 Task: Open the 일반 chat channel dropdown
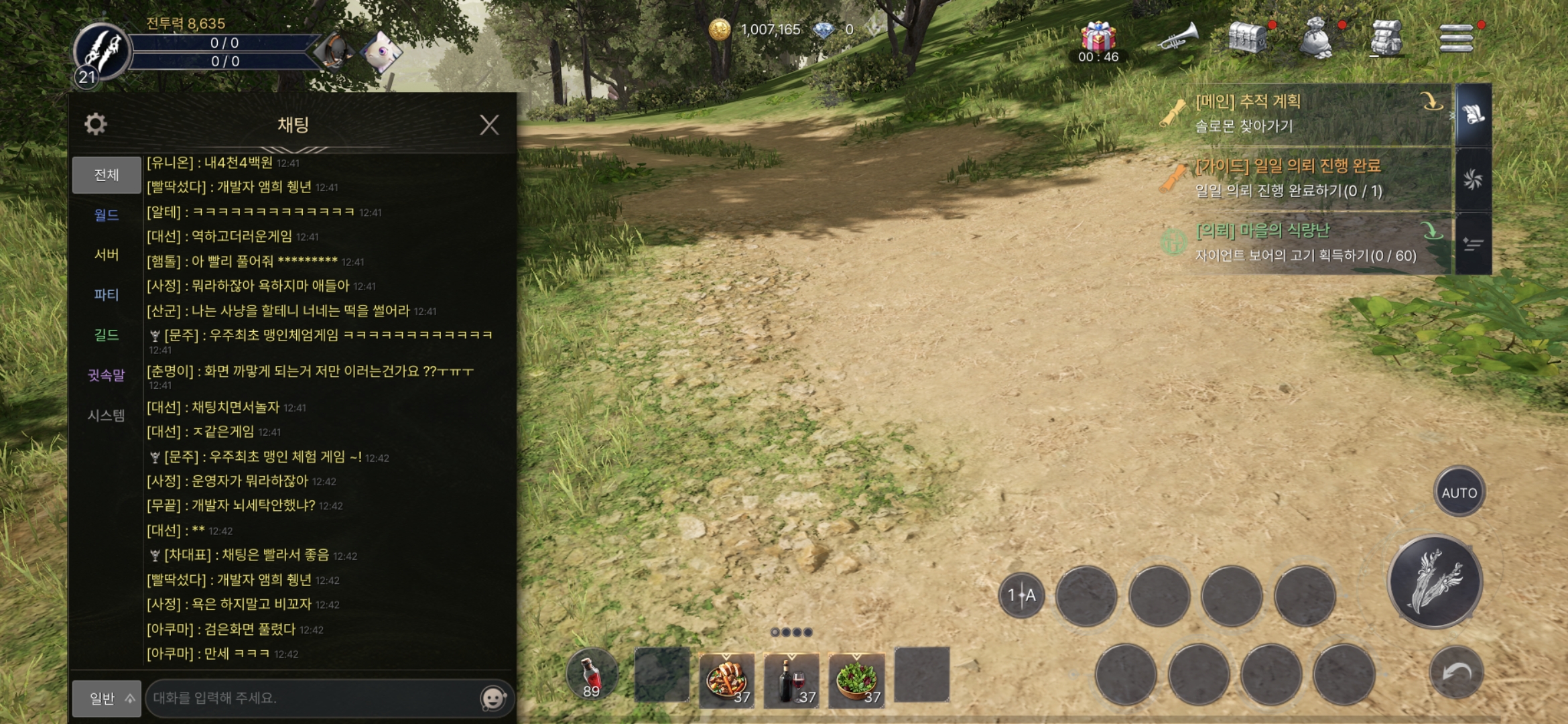click(x=107, y=699)
